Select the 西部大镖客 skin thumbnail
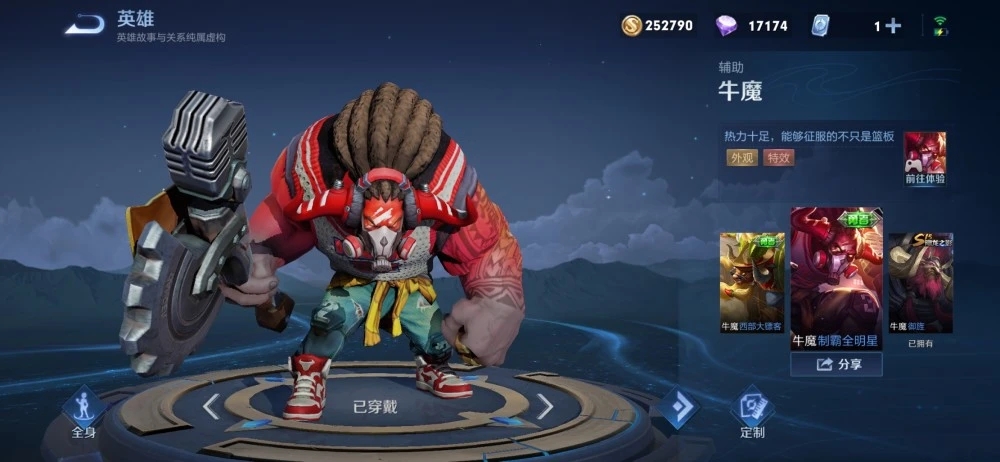1000x462 pixels. (752, 282)
